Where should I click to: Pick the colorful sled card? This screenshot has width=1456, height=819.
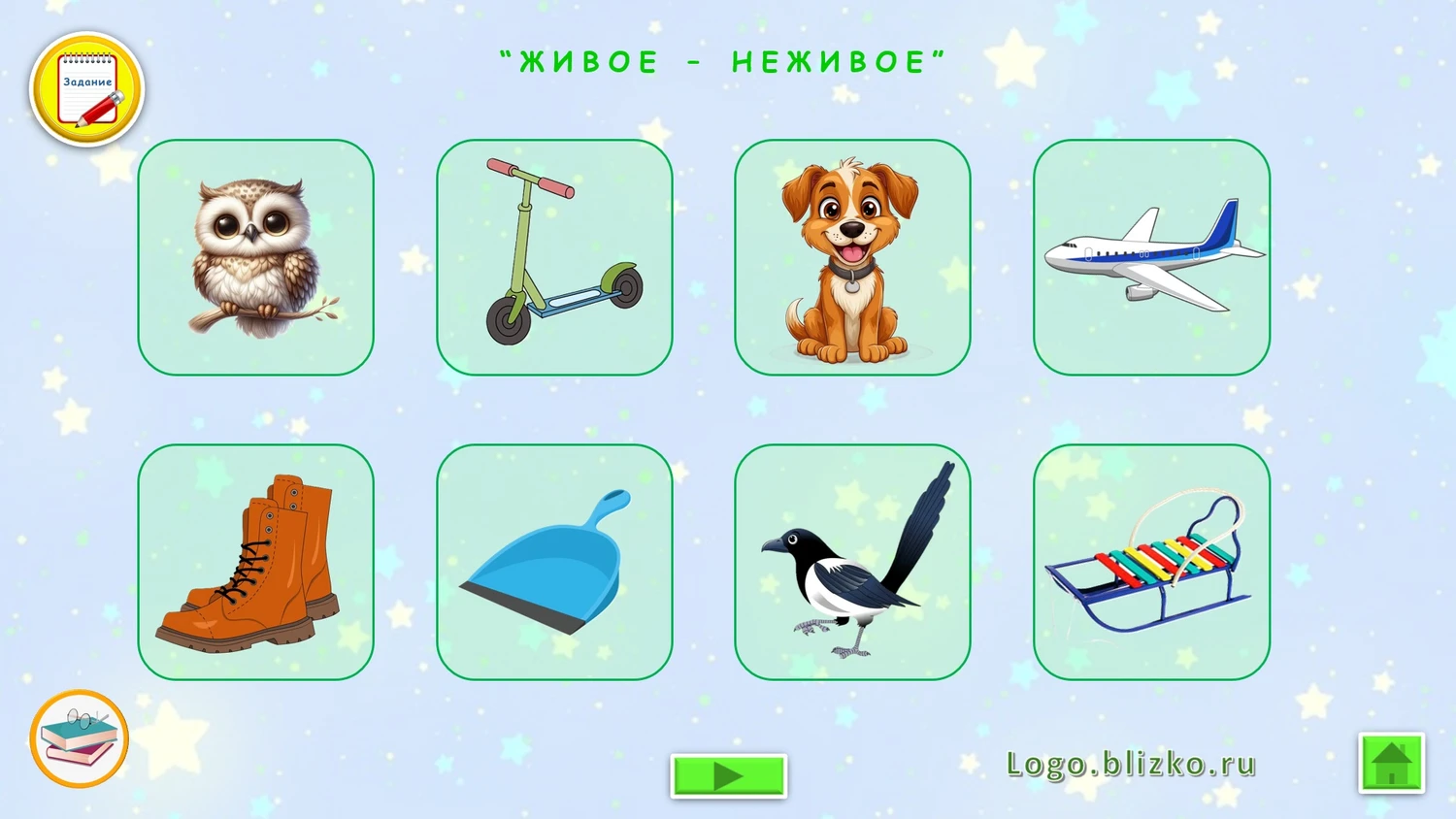(x=1151, y=562)
